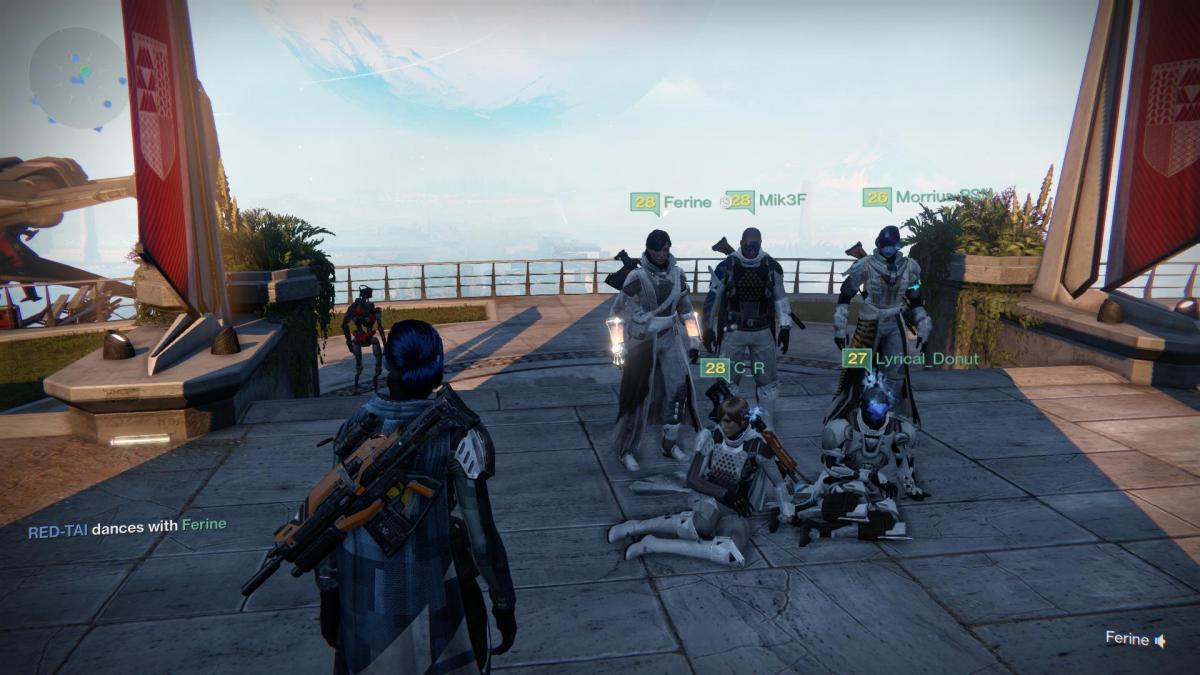
Task: Select the Mik3F player nameplate
Action: (766, 200)
